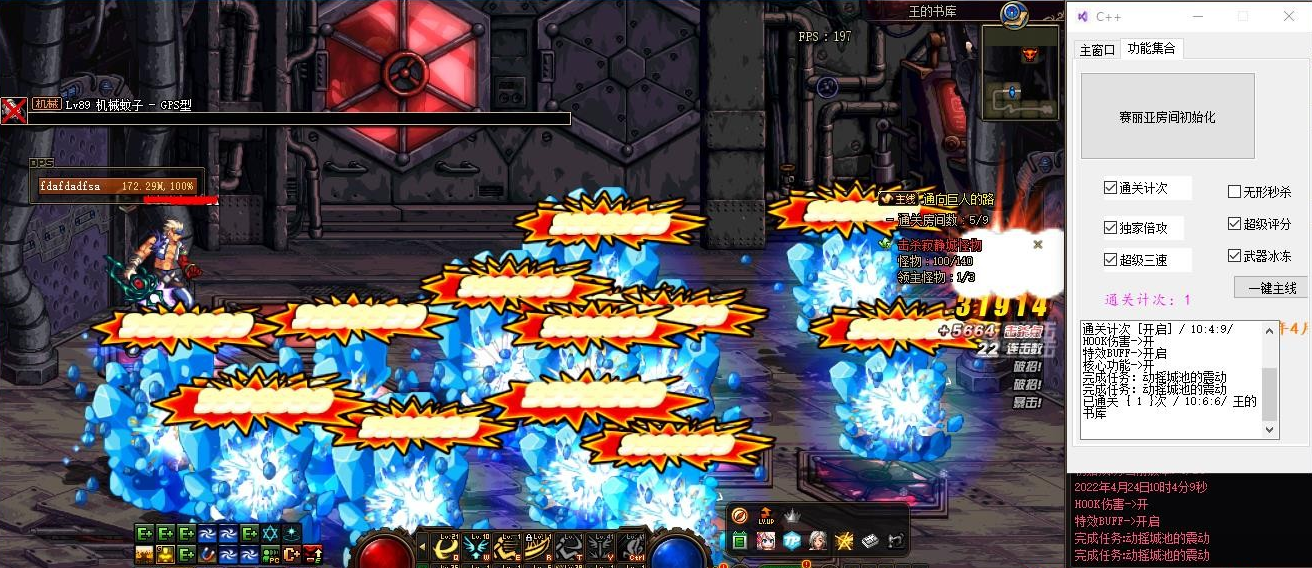The image size is (1312, 568).
Task: Click the 一键主线 button
Action: 1270,288
